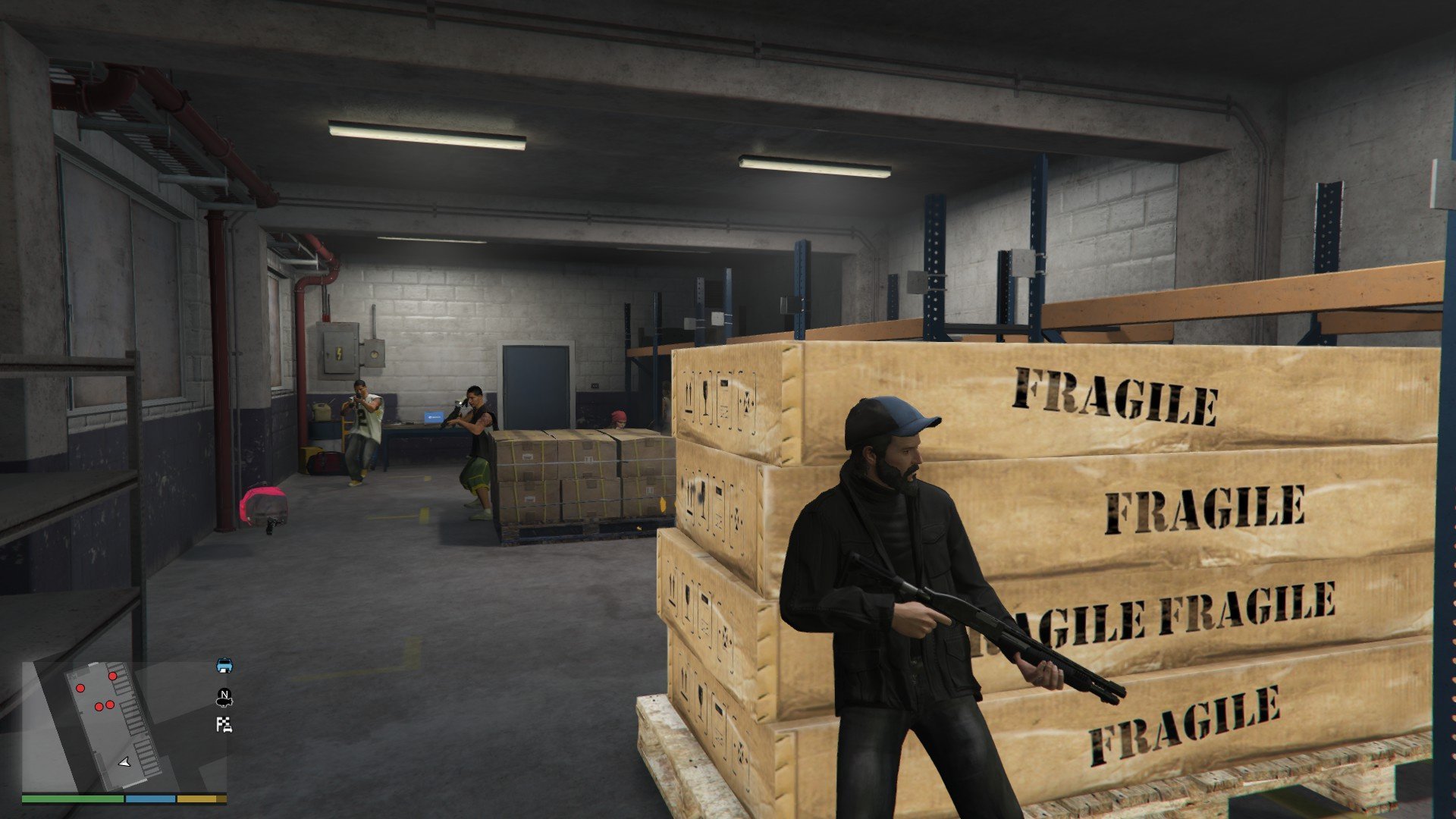The height and width of the screenshot is (819, 1456).
Task: Click the white player arrow on the minimap
Action: [x=124, y=761]
